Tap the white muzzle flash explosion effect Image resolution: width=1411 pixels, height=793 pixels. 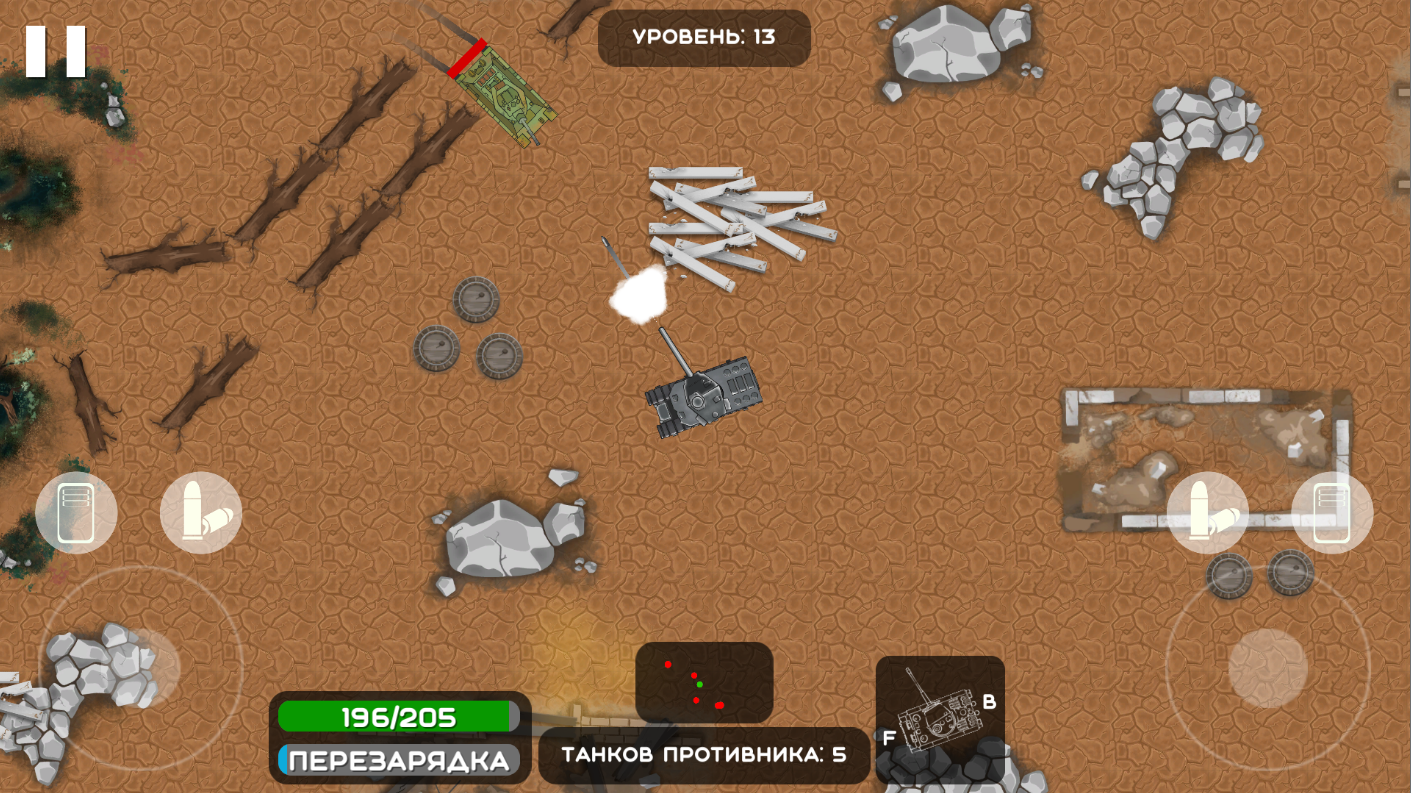coord(640,296)
